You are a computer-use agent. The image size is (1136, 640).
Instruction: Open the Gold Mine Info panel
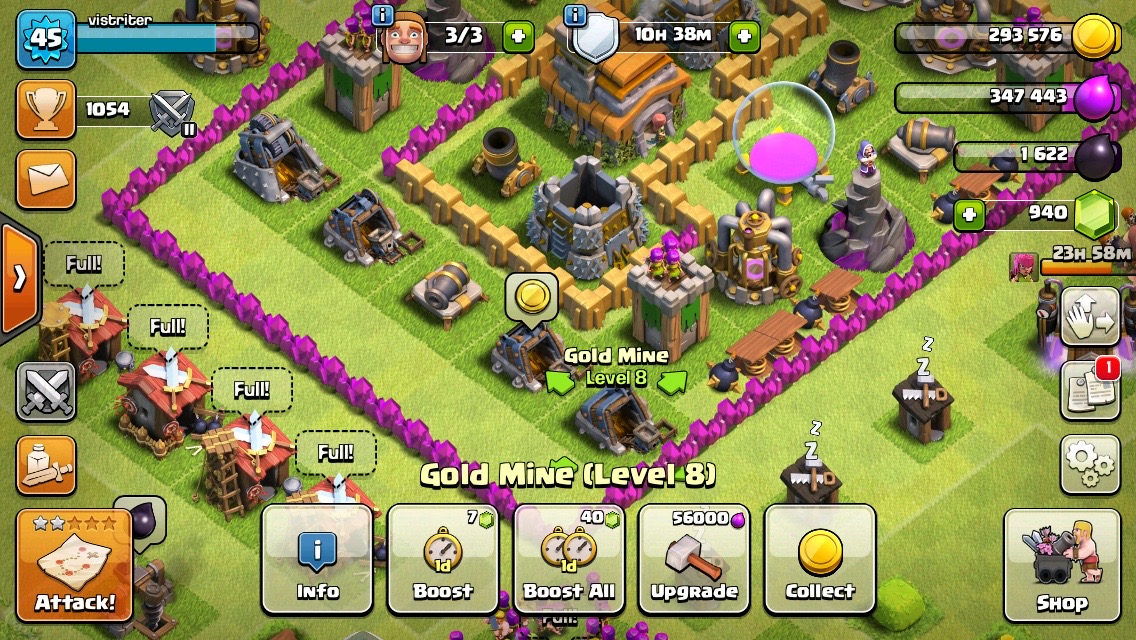click(x=317, y=558)
